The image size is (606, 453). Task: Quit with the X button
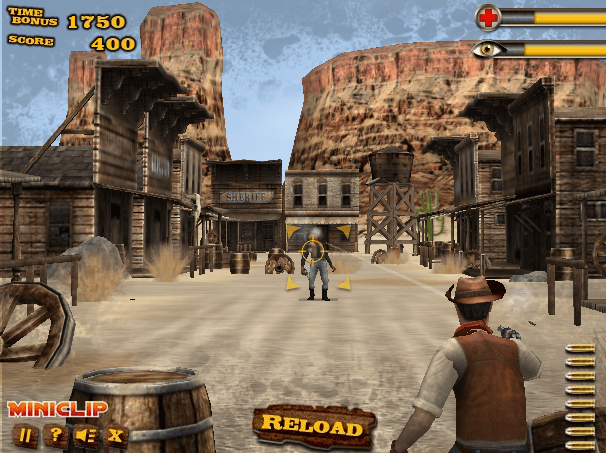tap(115, 435)
